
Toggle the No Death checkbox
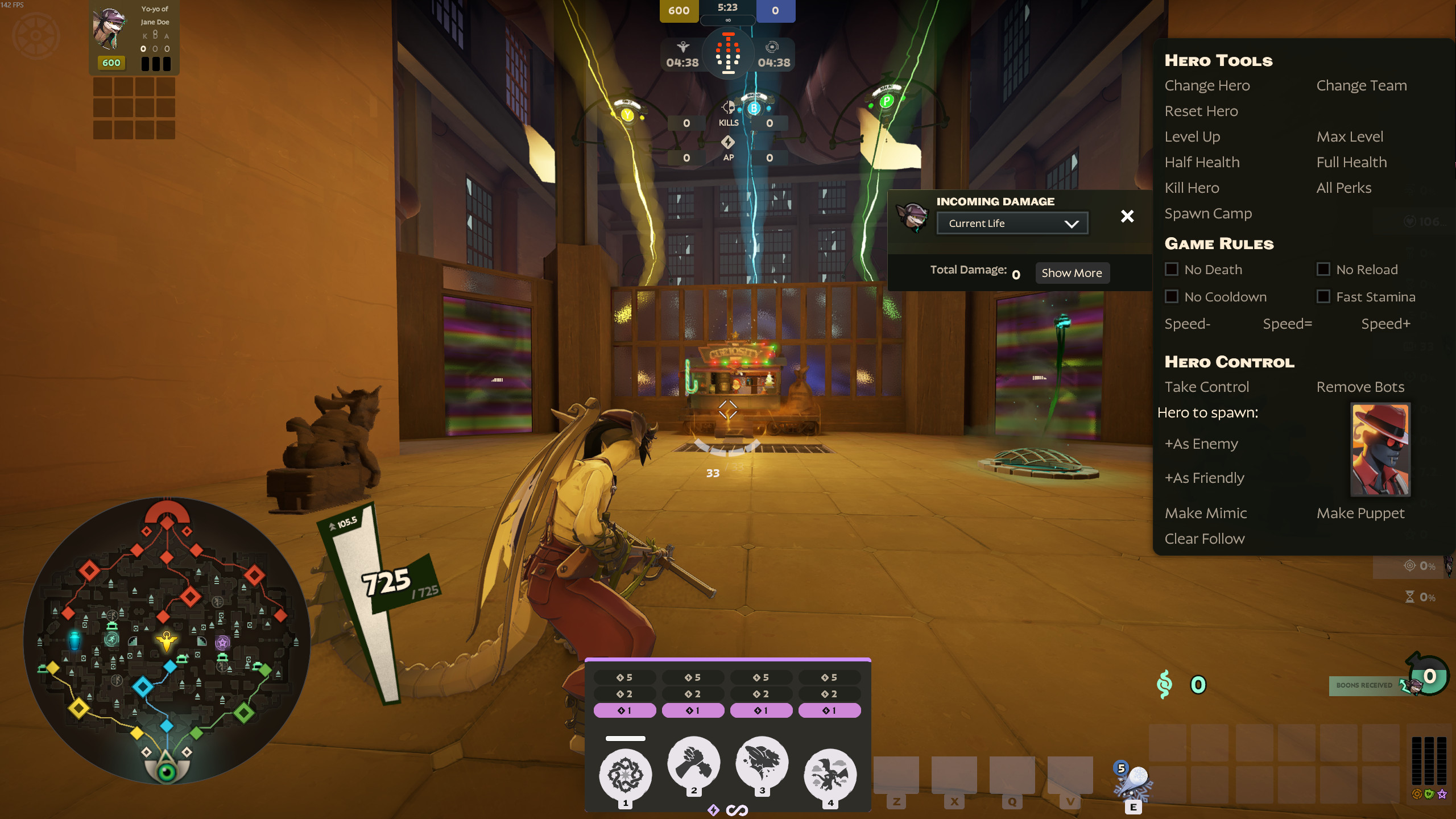1172,269
